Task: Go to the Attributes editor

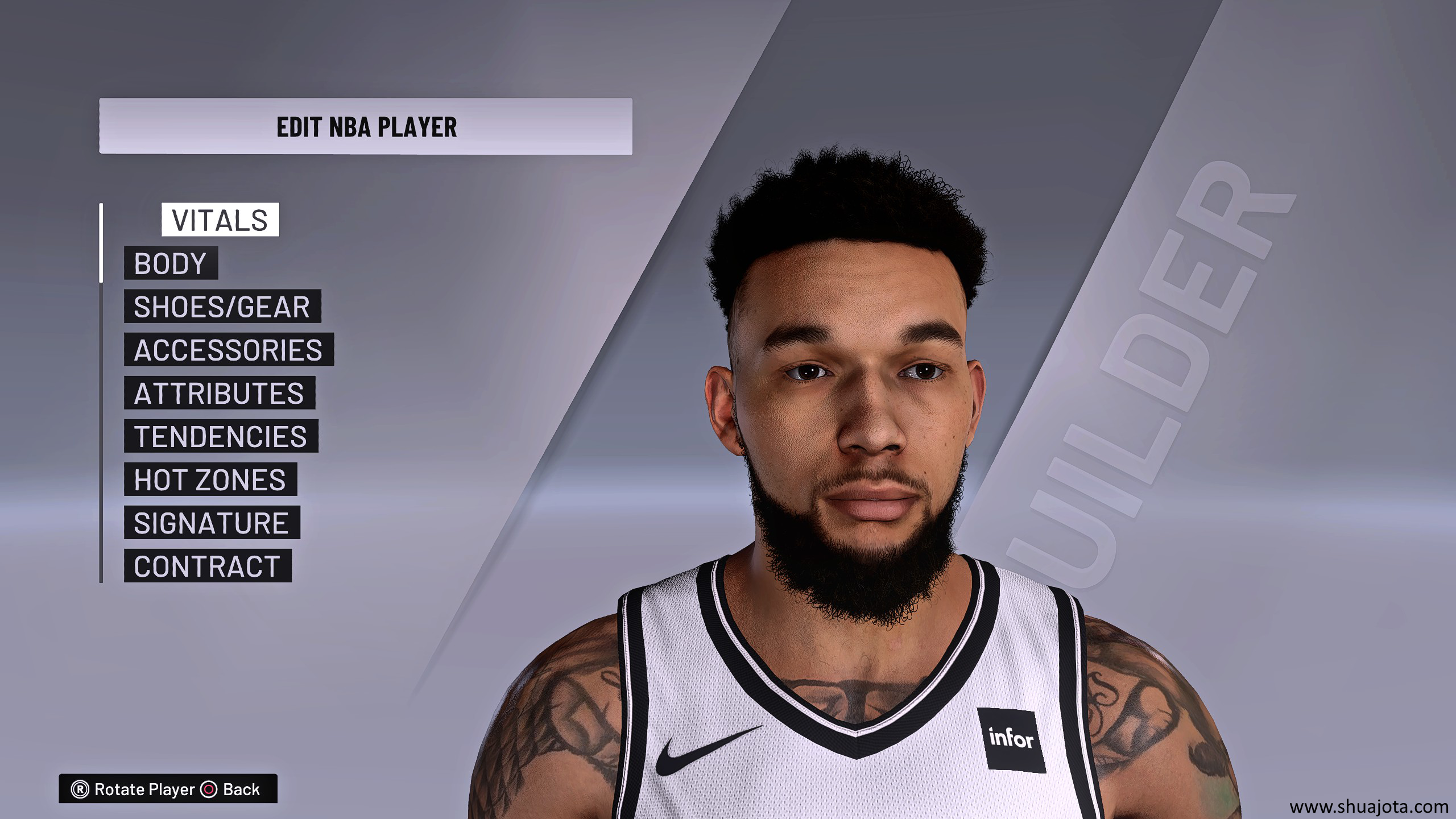Action: [219, 393]
